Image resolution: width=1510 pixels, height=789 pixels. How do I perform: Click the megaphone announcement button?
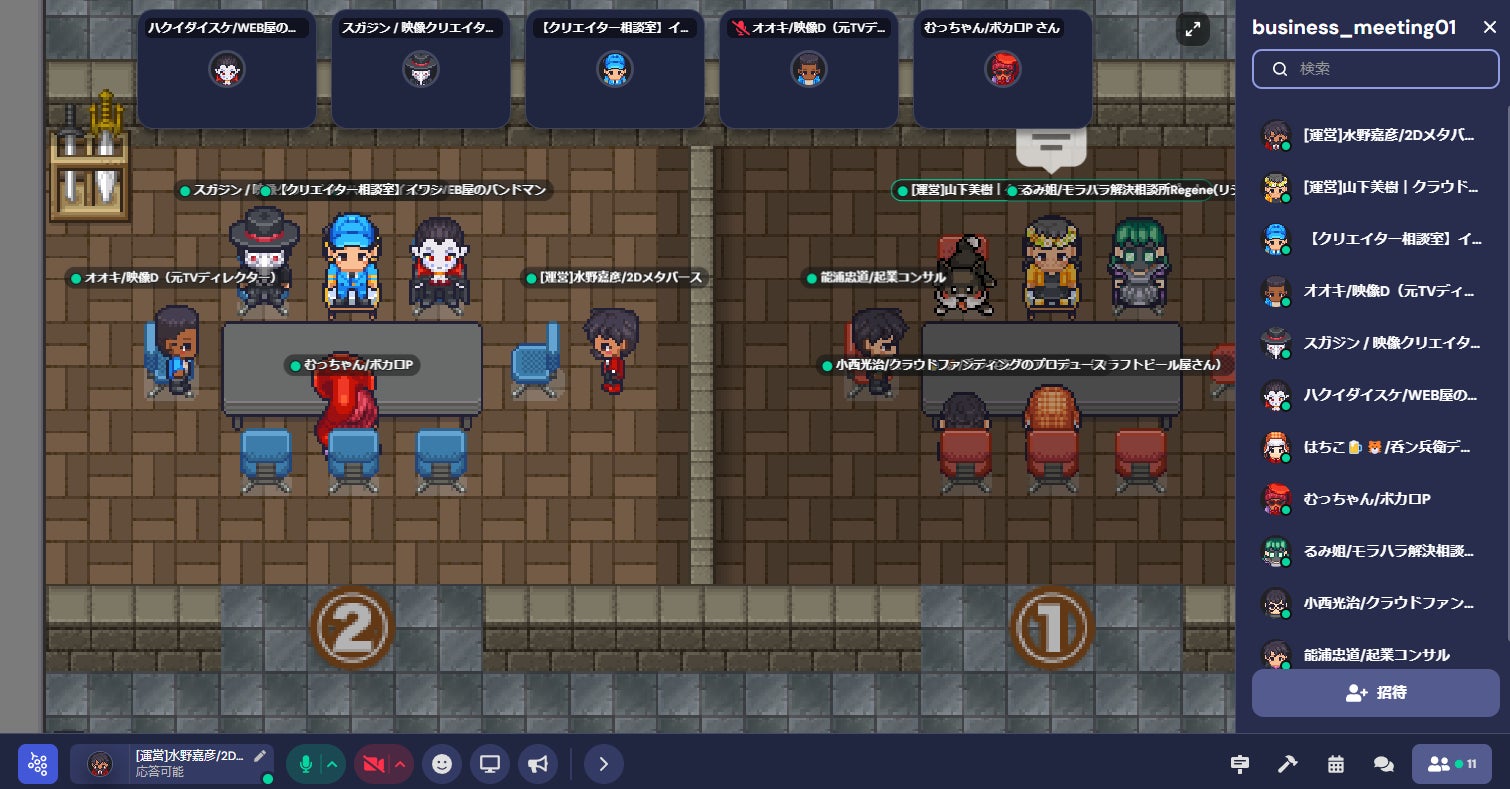click(538, 764)
